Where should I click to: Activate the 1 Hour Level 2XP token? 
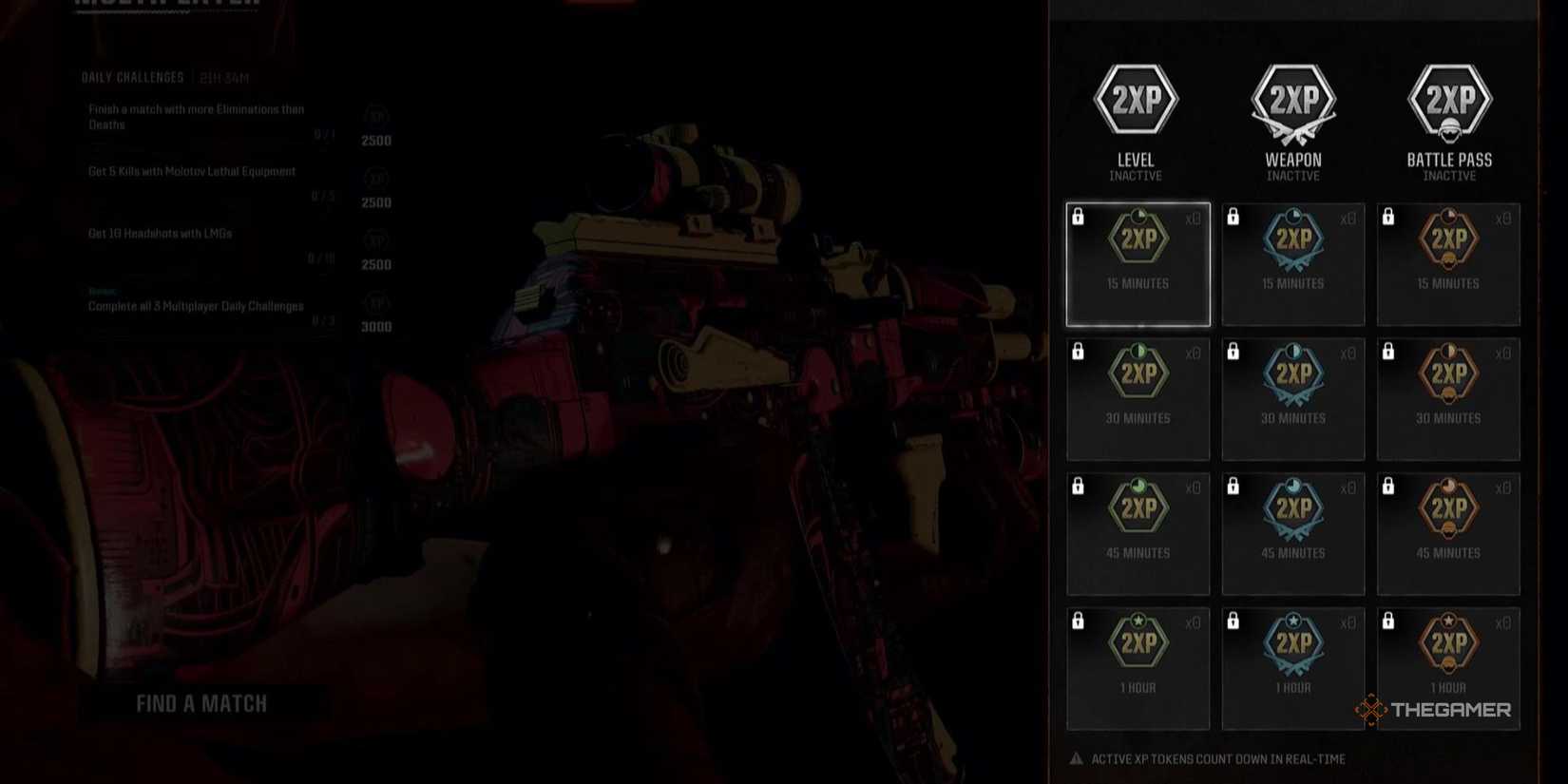point(1138,665)
